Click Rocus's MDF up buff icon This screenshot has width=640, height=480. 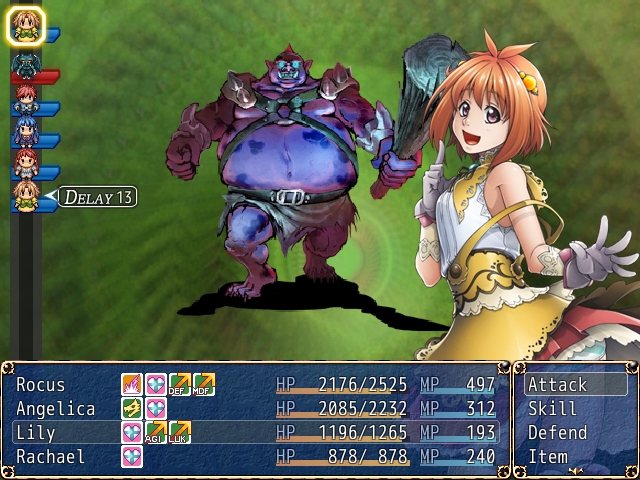point(204,384)
